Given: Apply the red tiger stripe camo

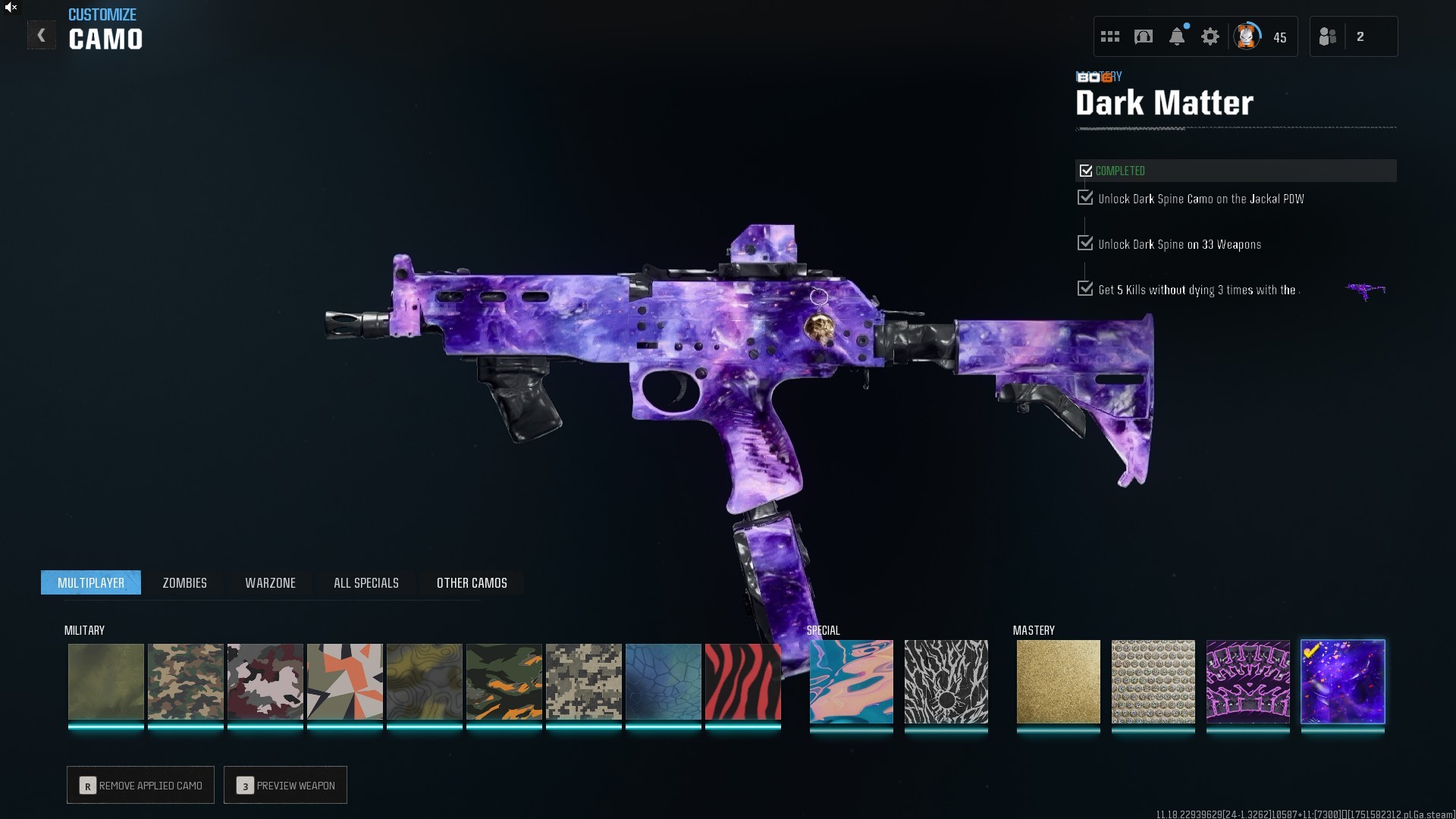Looking at the screenshot, I should (x=742, y=681).
